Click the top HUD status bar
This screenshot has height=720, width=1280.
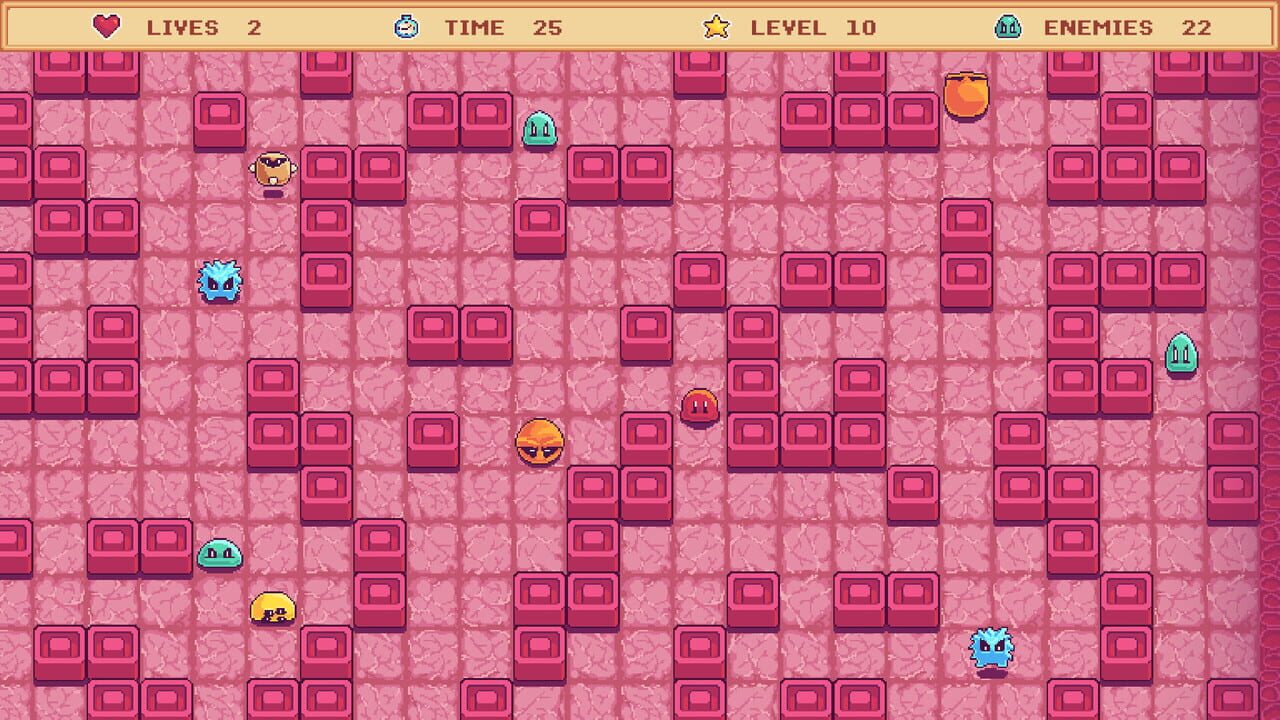(x=640, y=28)
